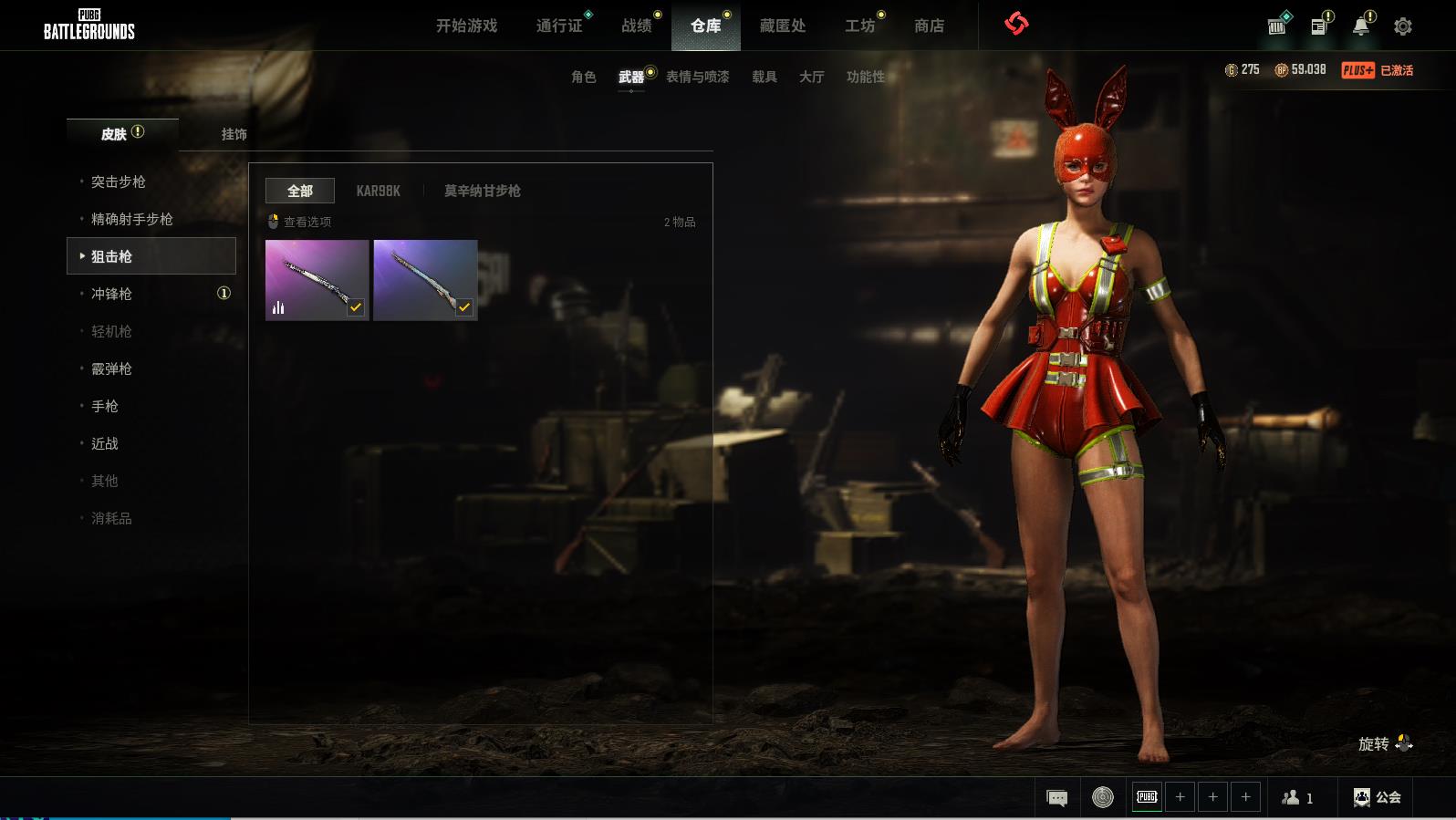
Task: Open the 工坊 workshop tab
Action: point(859,26)
